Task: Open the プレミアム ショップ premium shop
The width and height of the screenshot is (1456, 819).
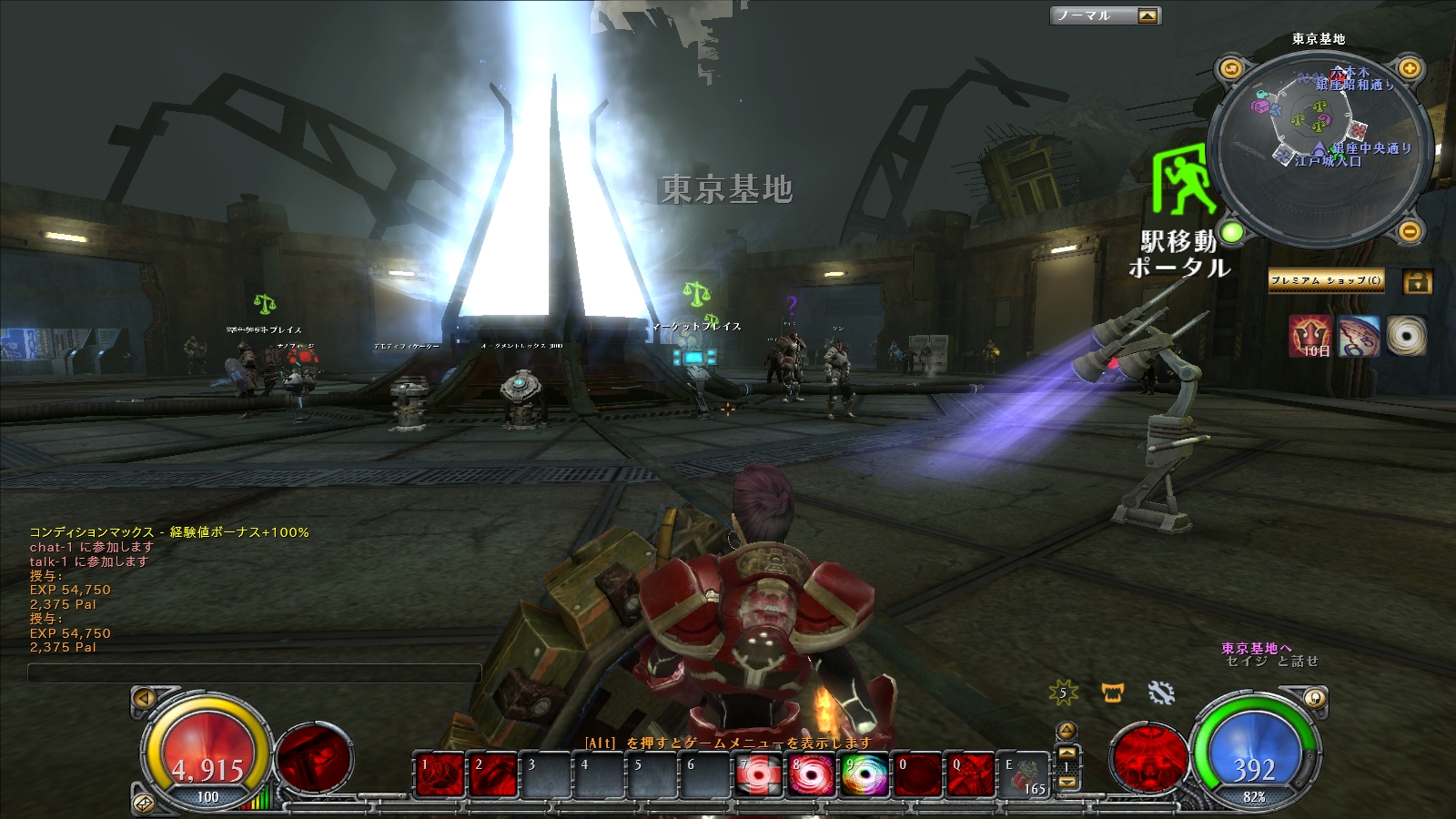Action: 1326,281
